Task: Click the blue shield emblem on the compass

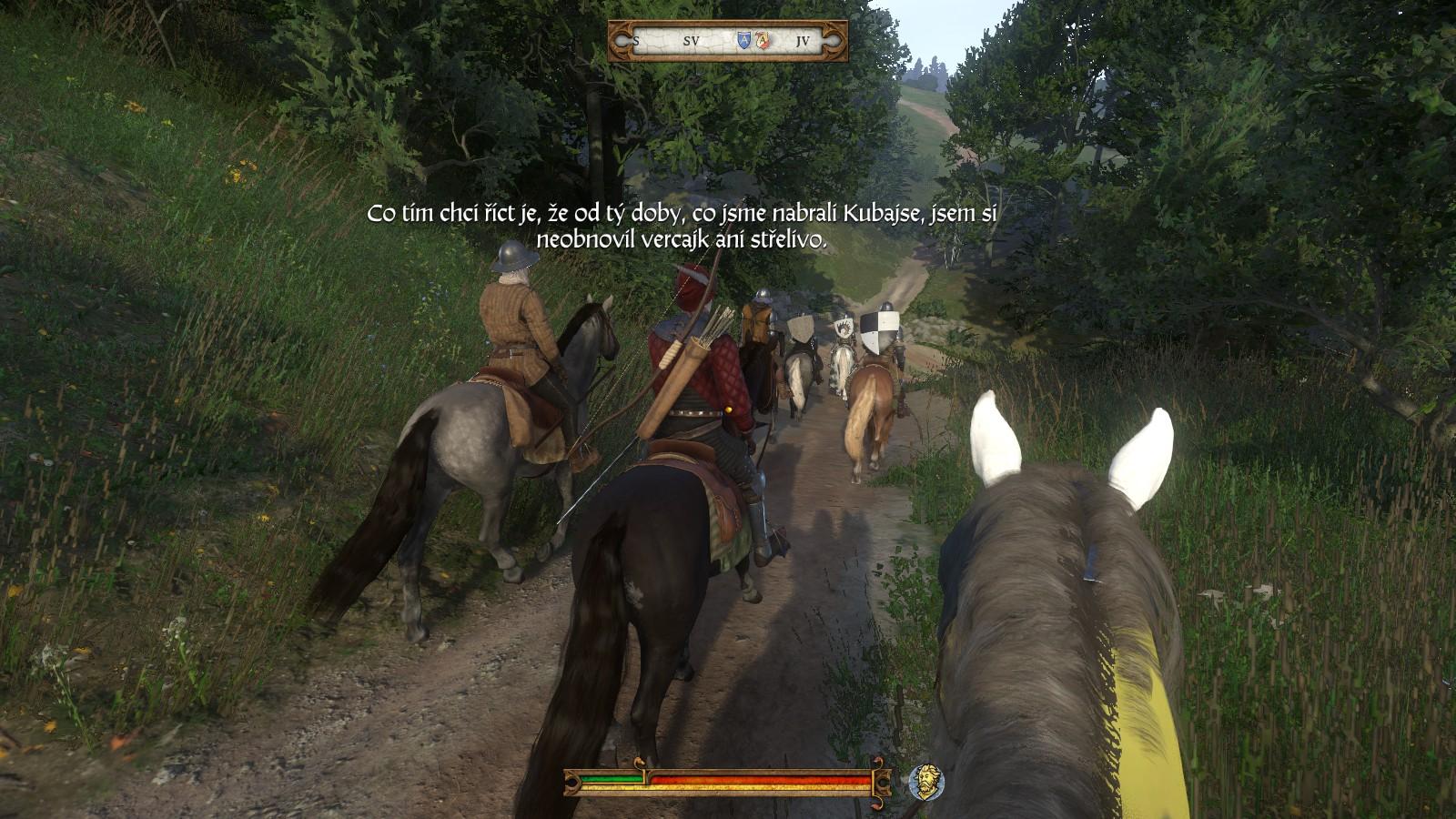Action: [x=744, y=39]
